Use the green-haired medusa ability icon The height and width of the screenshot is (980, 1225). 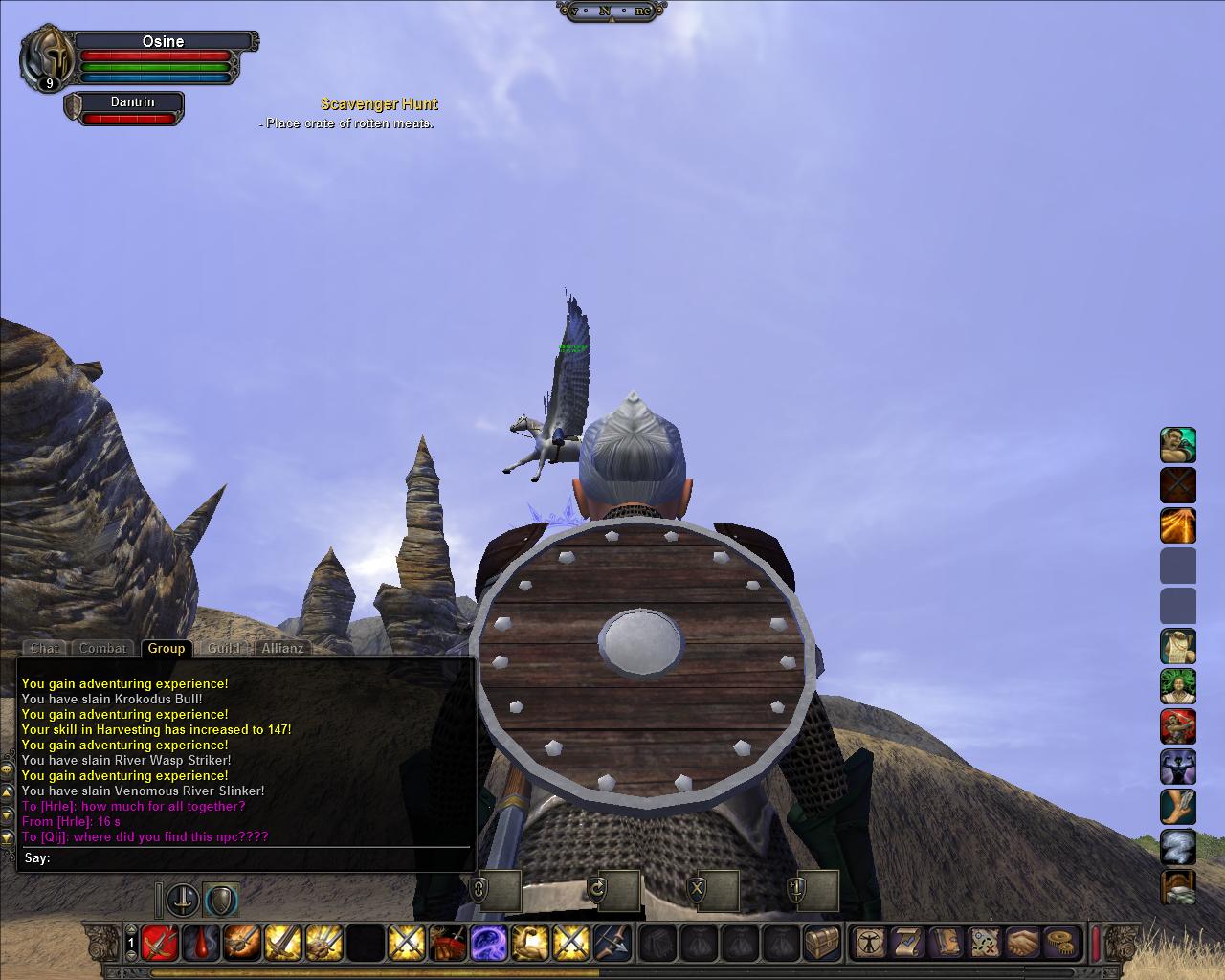tap(1177, 687)
